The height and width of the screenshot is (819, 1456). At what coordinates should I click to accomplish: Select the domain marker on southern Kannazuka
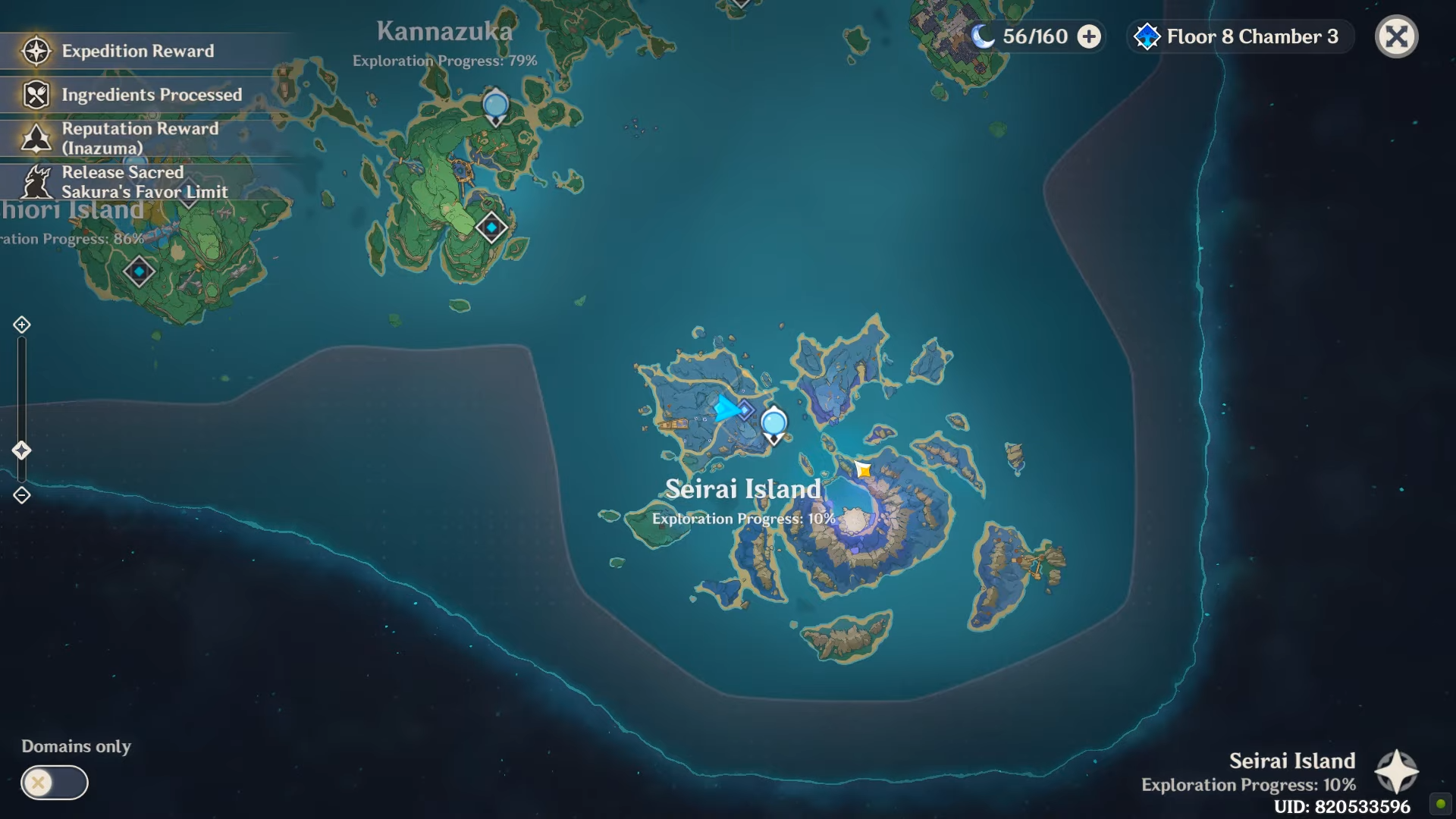491,227
